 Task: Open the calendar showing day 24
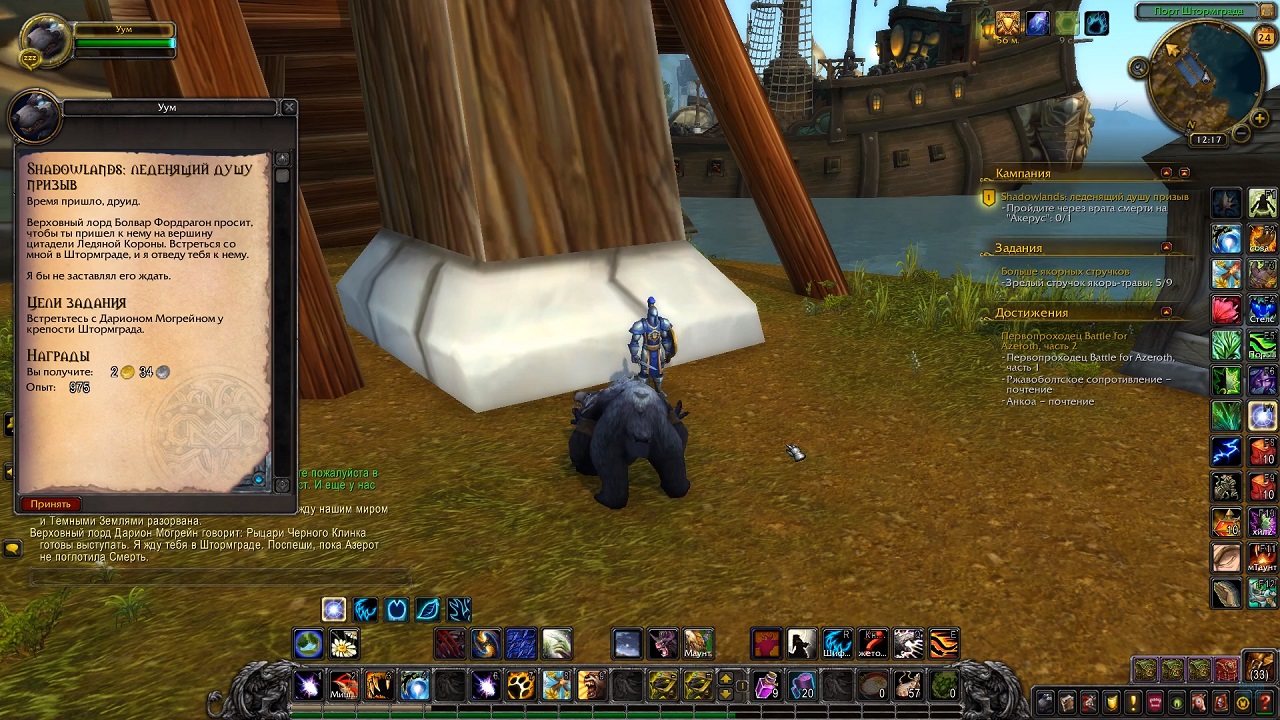pyautogui.click(x=1265, y=38)
